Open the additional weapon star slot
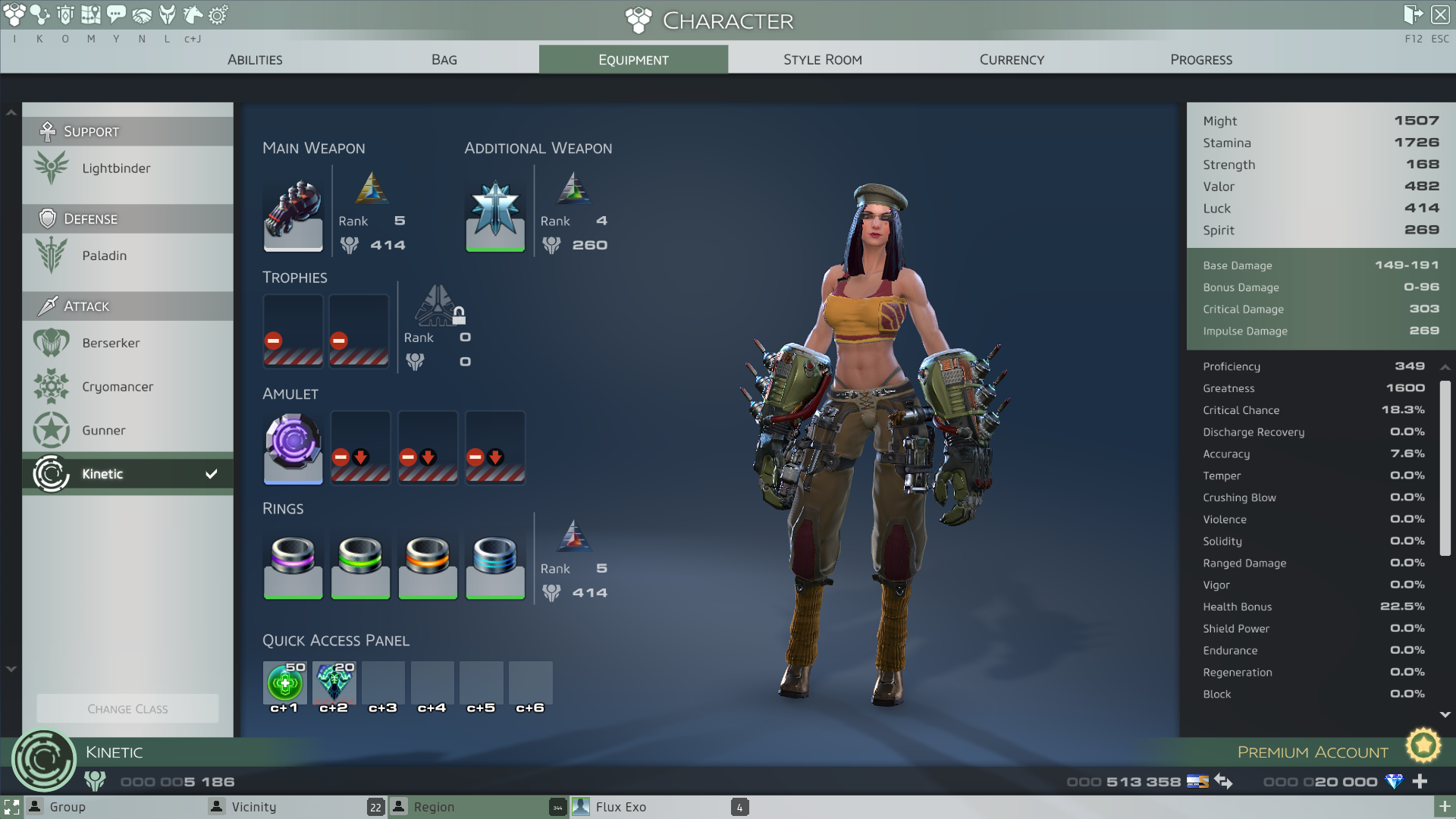 click(494, 216)
